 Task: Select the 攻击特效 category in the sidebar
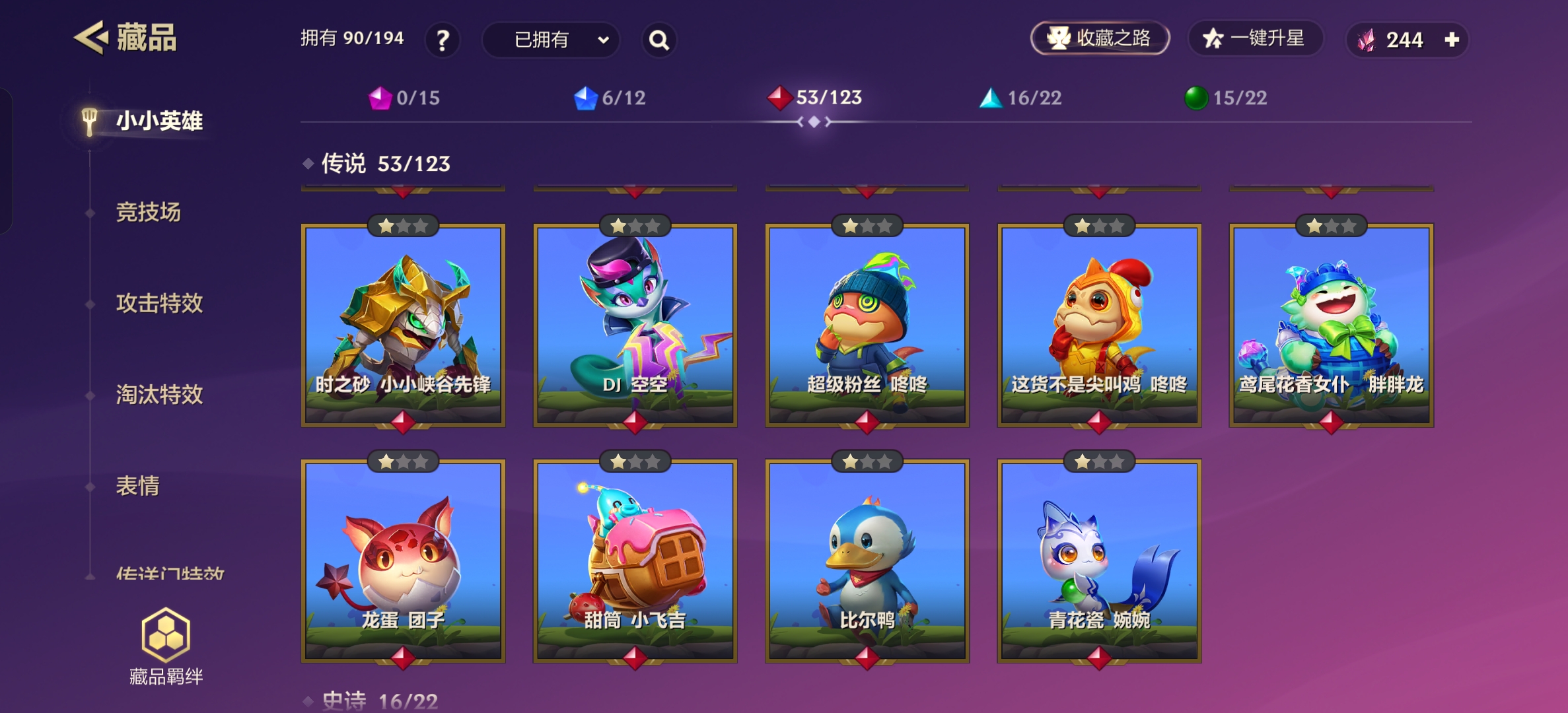(159, 304)
